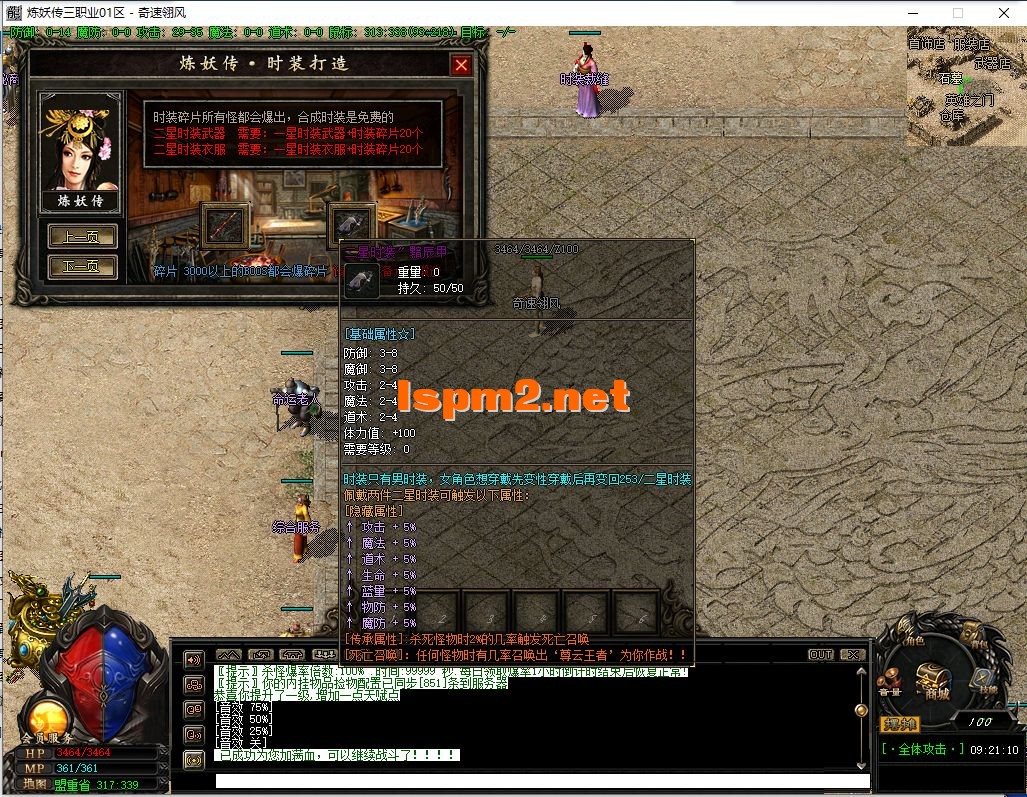Select the two-star weapon crafting slot
Image resolution: width=1027 pixels, height=797 pixels.
pos(224,225)
